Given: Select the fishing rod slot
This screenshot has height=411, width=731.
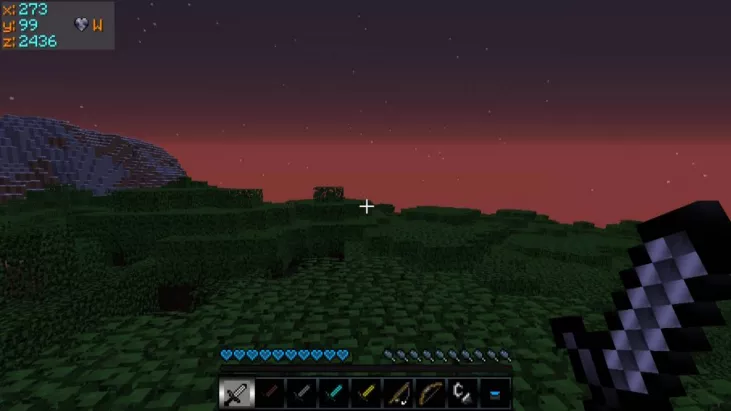Looking at the screenshot, I should tap(398, 393).
